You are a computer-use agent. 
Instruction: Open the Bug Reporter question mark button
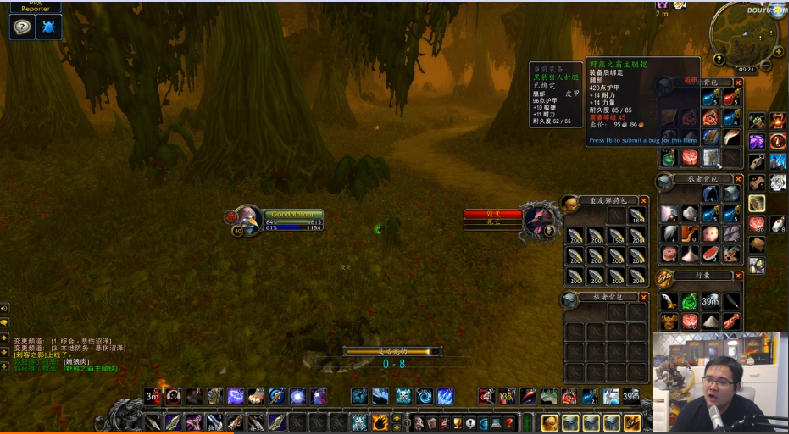click(22, 28)
